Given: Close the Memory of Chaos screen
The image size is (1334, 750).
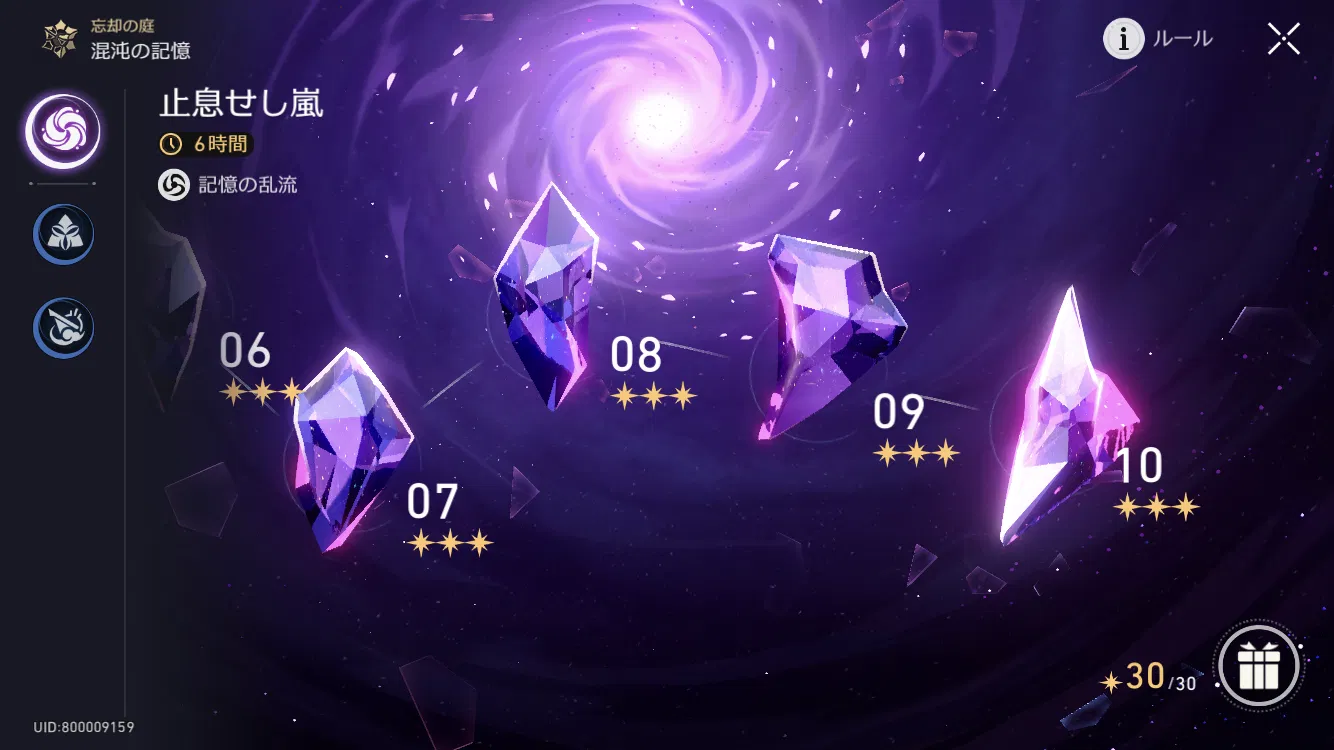Looking at the screenshot, I should click(x=1283, y=38).
